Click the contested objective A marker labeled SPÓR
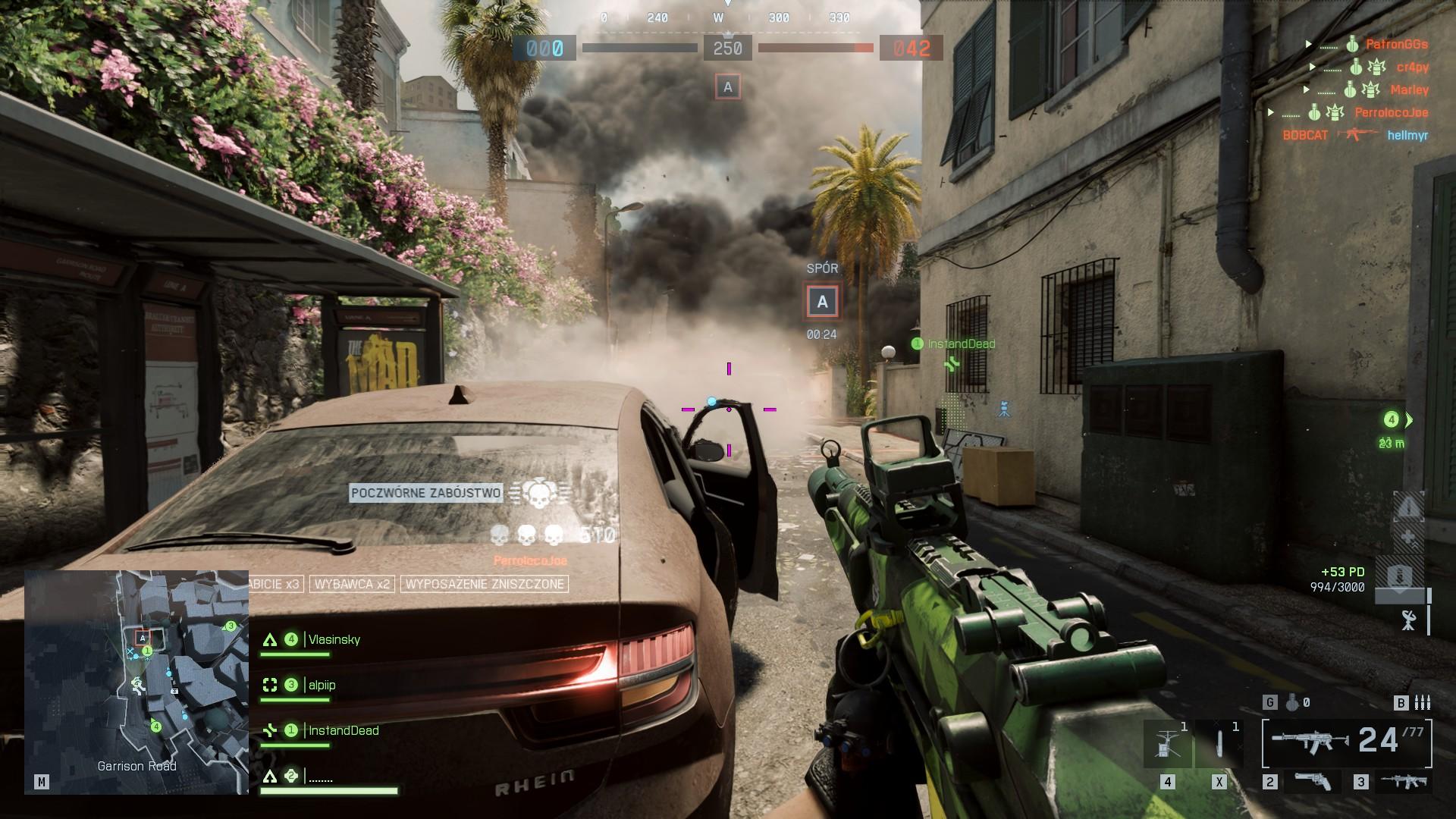 click(x=822, y=302)
